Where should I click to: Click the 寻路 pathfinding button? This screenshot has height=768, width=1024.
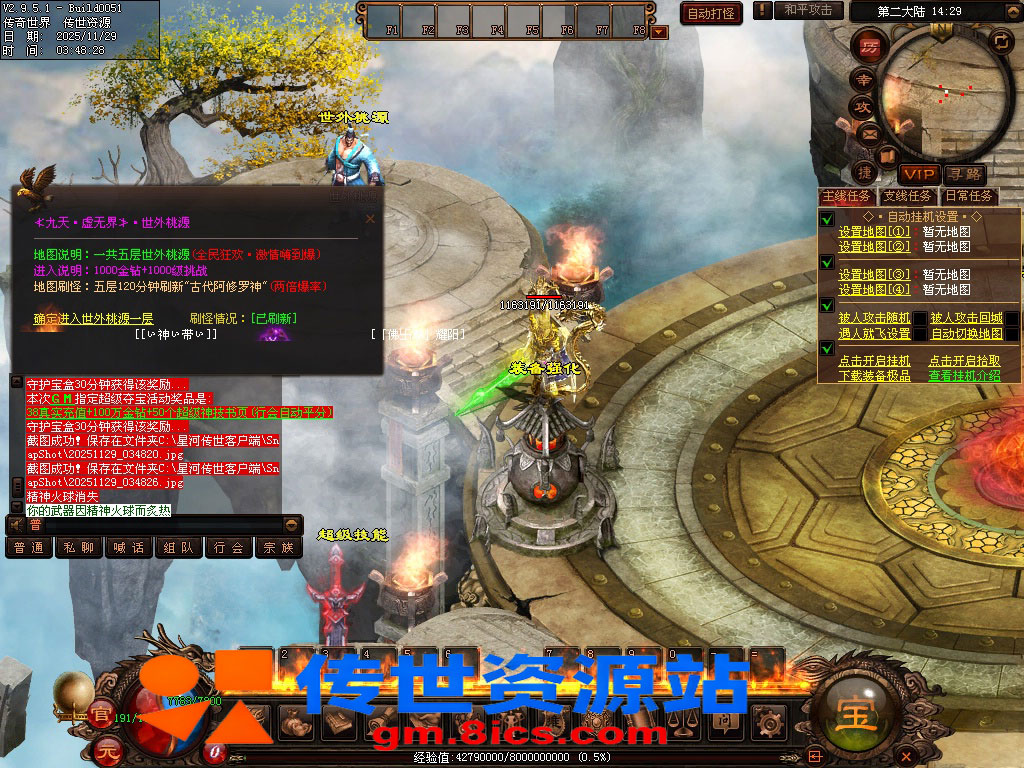coord(964,174)
